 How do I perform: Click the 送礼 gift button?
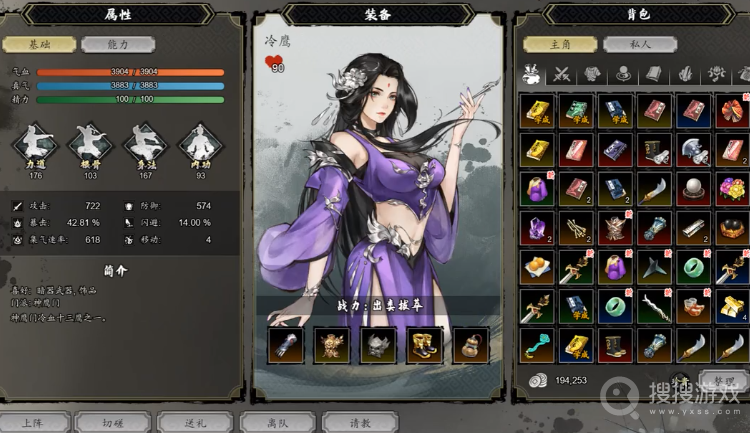pyautogui.click(x=194, y=422)
